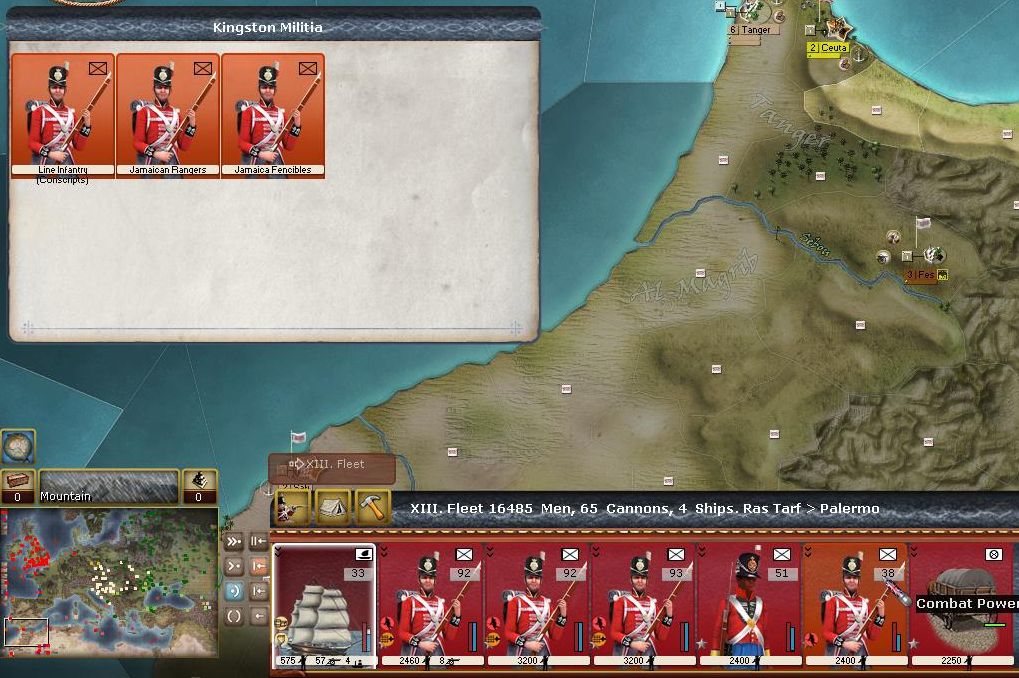Select the Tanger city label

coord(750,30)
